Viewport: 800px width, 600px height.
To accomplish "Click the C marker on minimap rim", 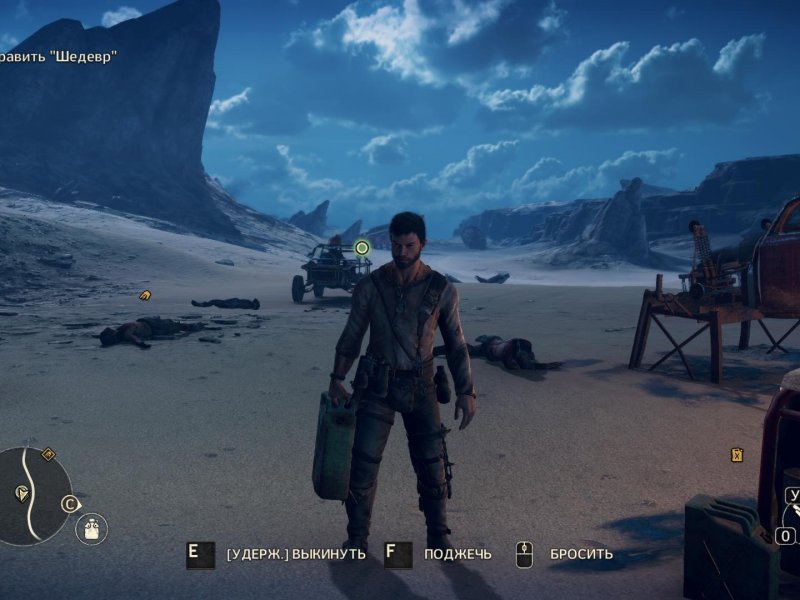I will [70, 504].
